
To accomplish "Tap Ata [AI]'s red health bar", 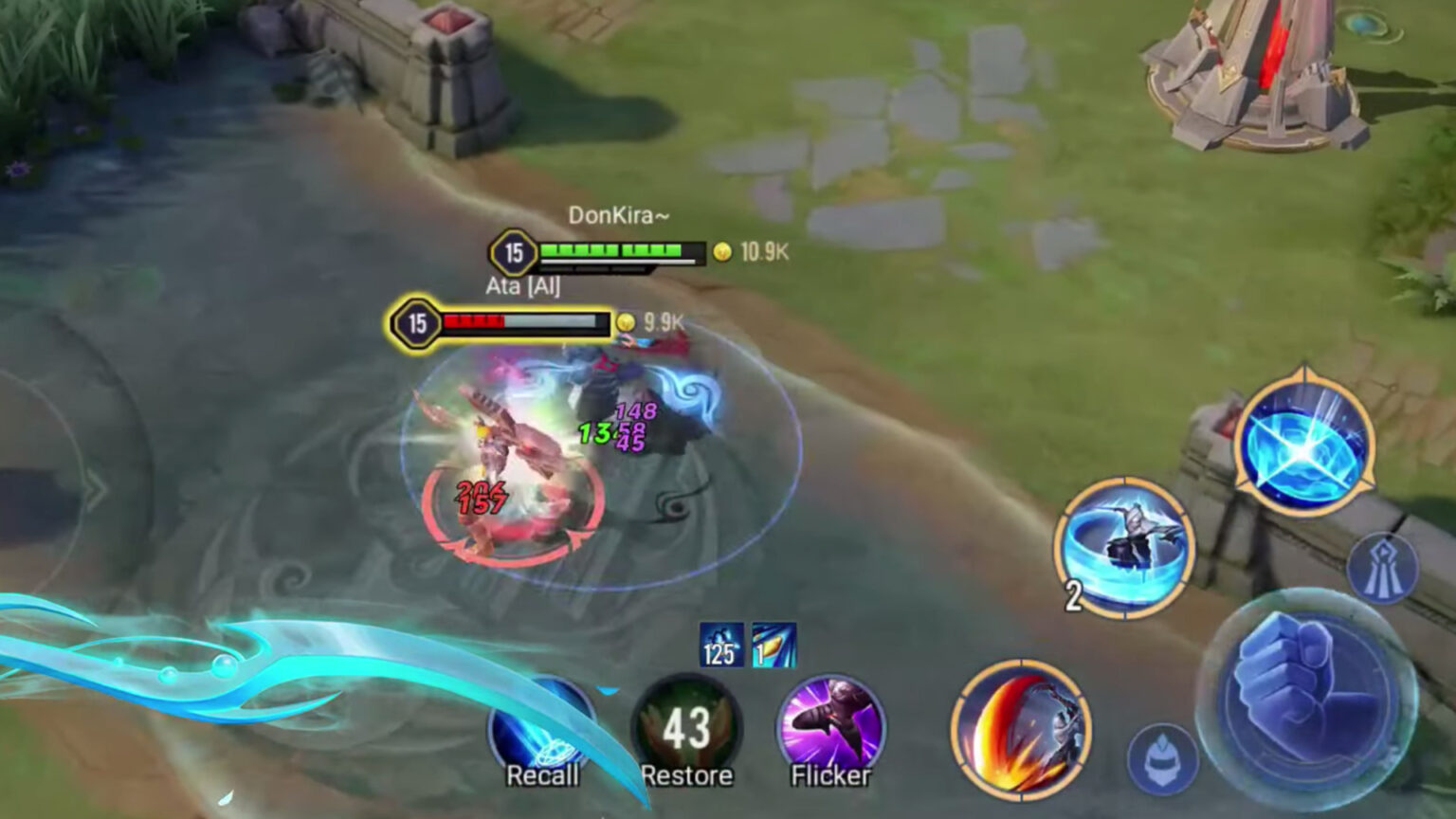I will [521, 320].
